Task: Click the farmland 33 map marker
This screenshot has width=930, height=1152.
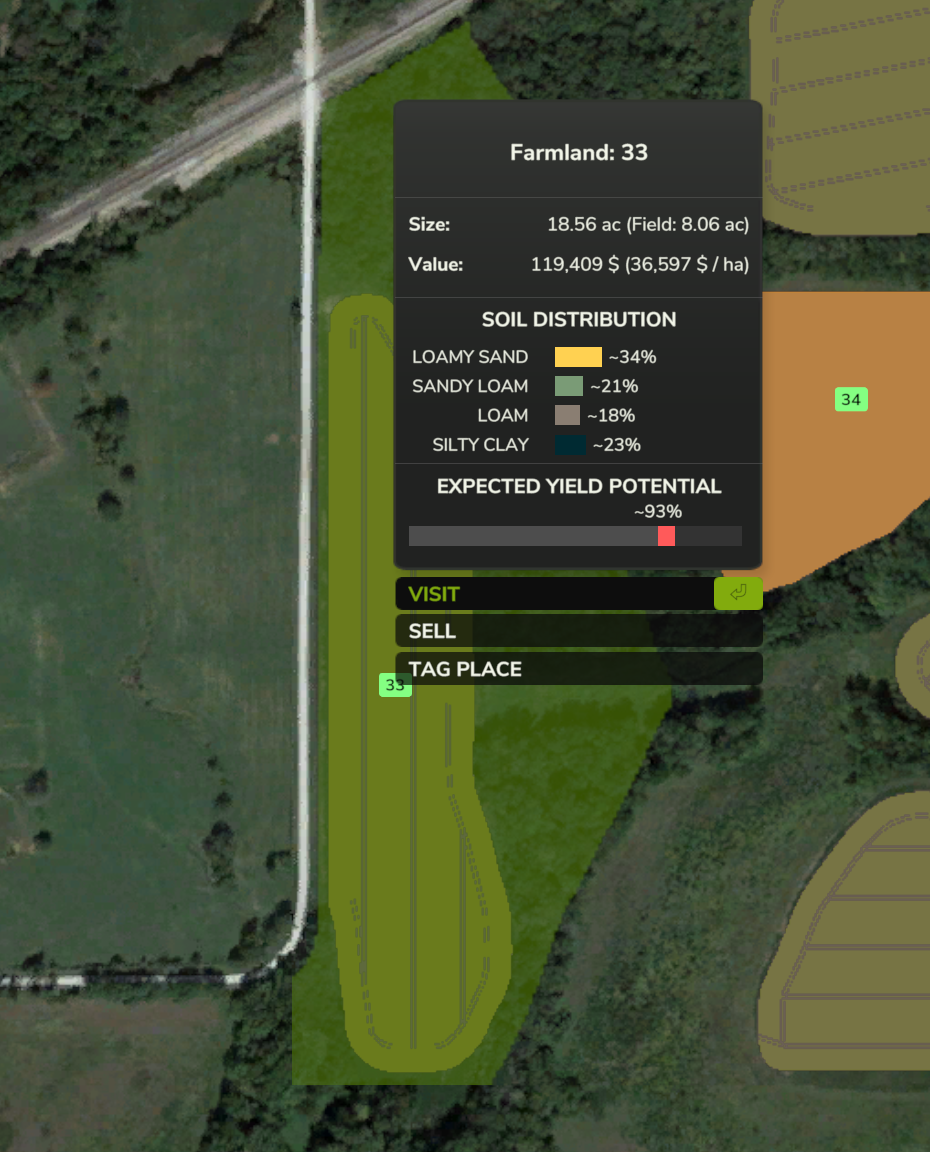Action: point(395,685)
